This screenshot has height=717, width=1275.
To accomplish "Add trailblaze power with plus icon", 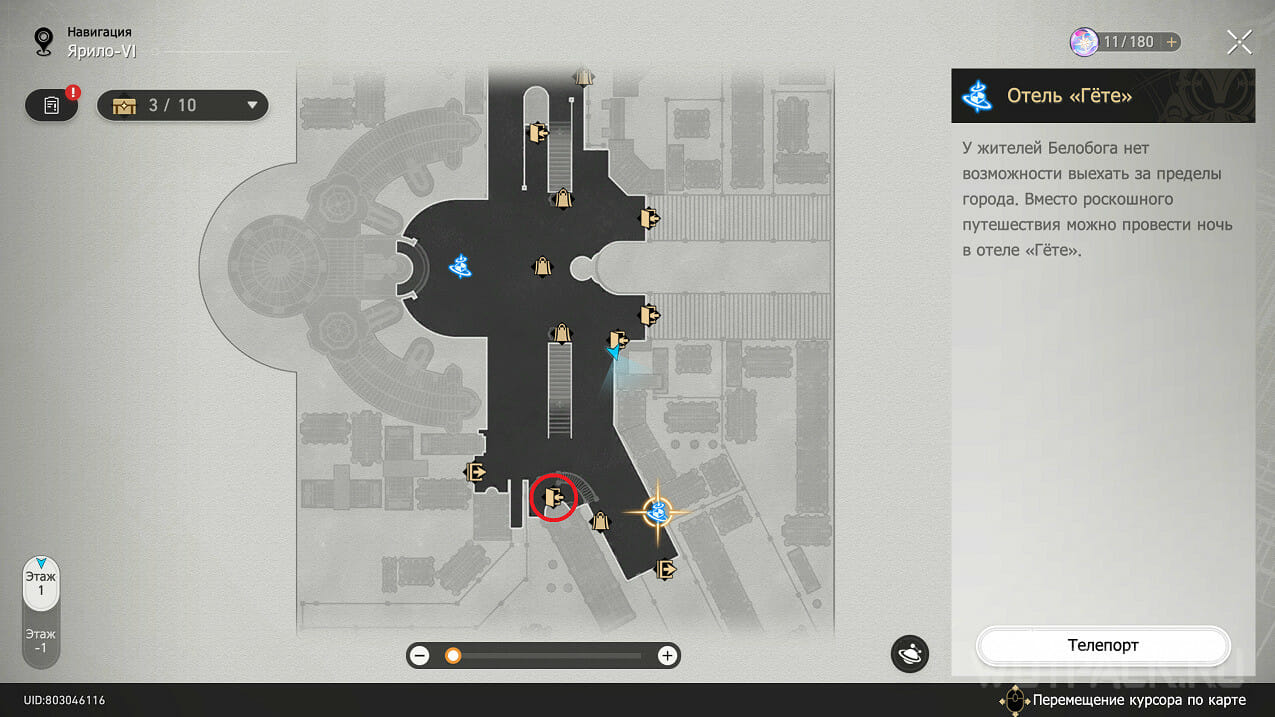I will point(1171,42).
